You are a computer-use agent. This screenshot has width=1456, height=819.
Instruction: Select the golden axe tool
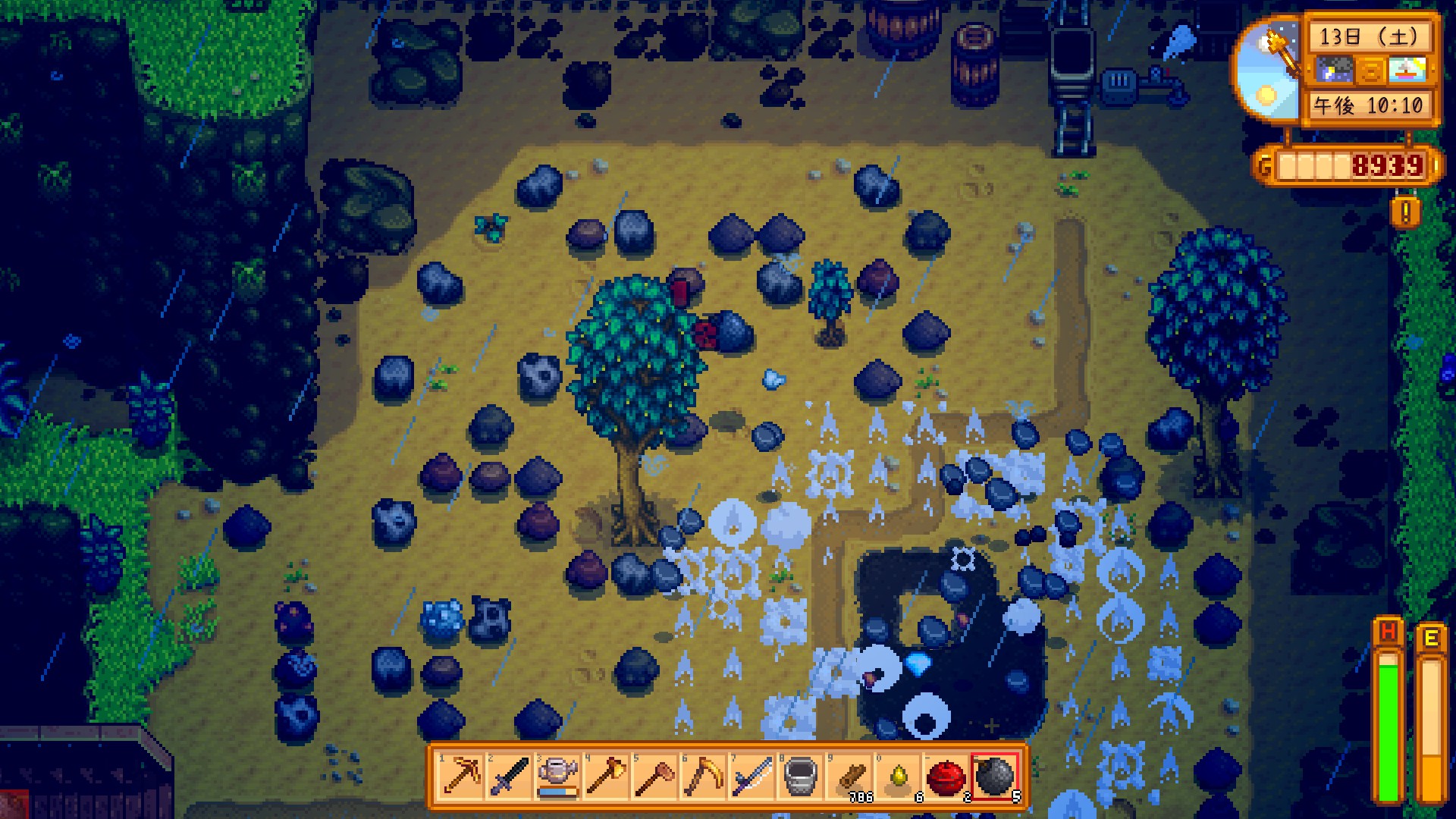point(606,777)
